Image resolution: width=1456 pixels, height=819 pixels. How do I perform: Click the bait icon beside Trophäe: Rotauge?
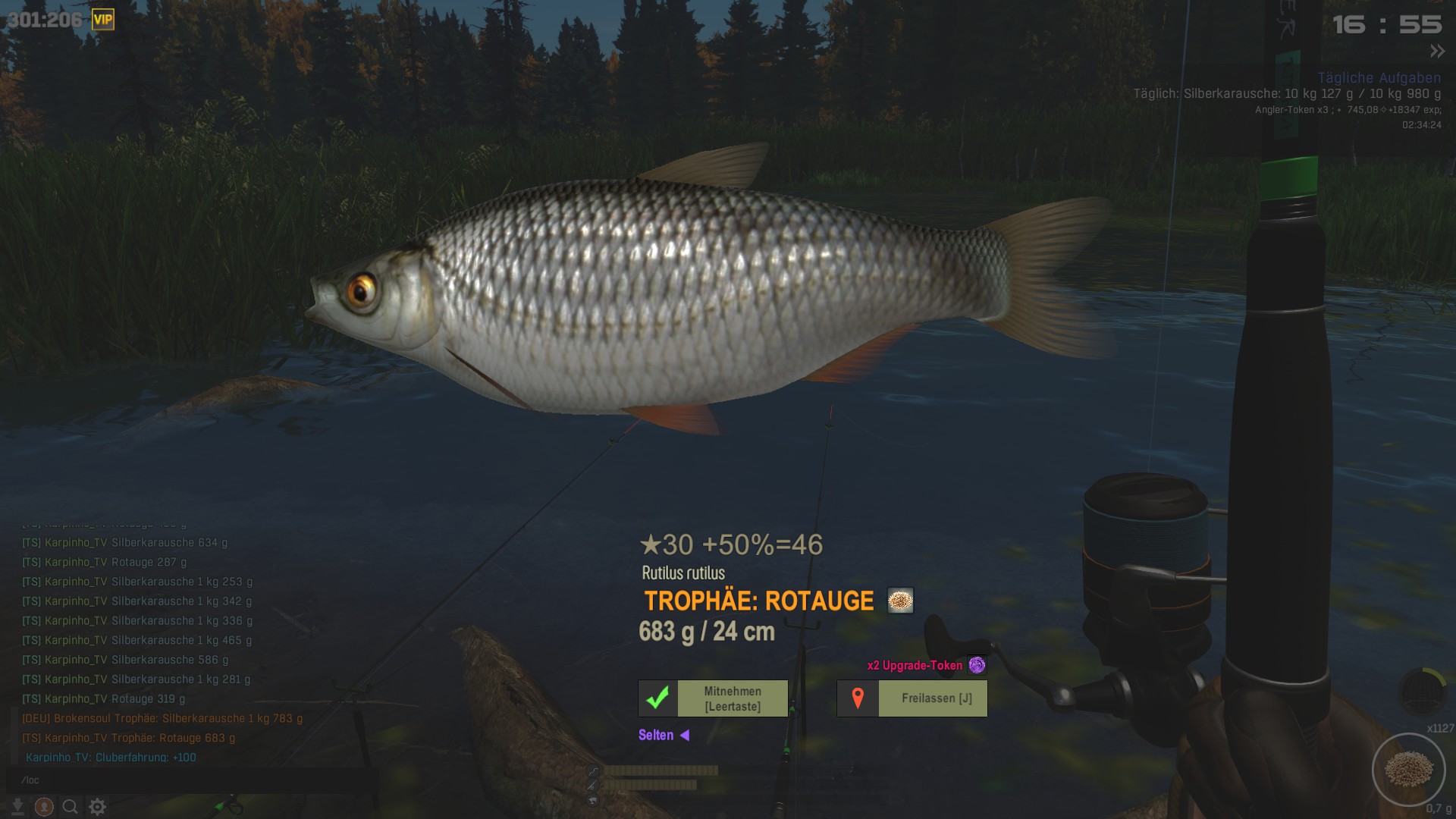900,601
